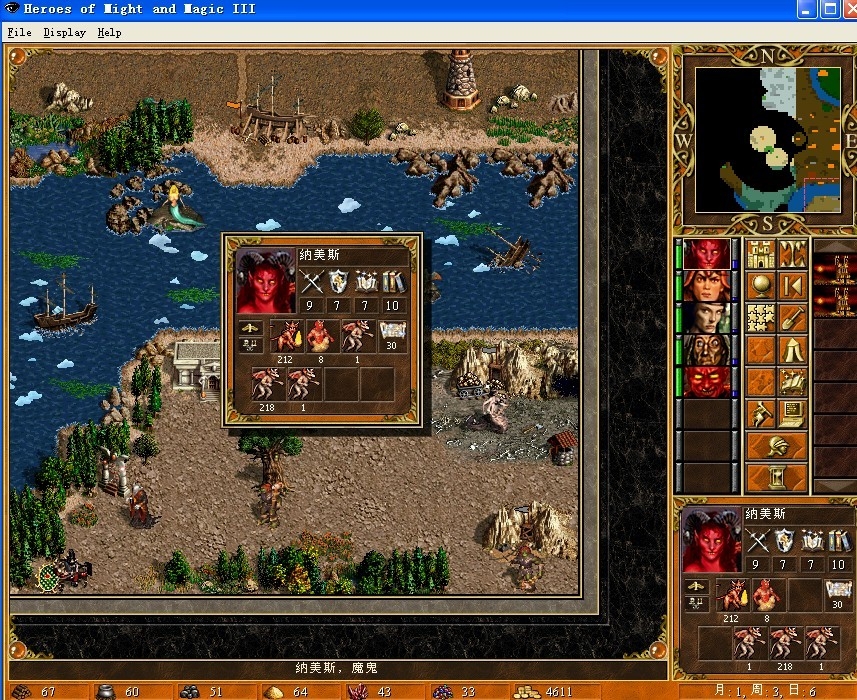
Task: Click the world minimap
Action: tap(768, 139)
